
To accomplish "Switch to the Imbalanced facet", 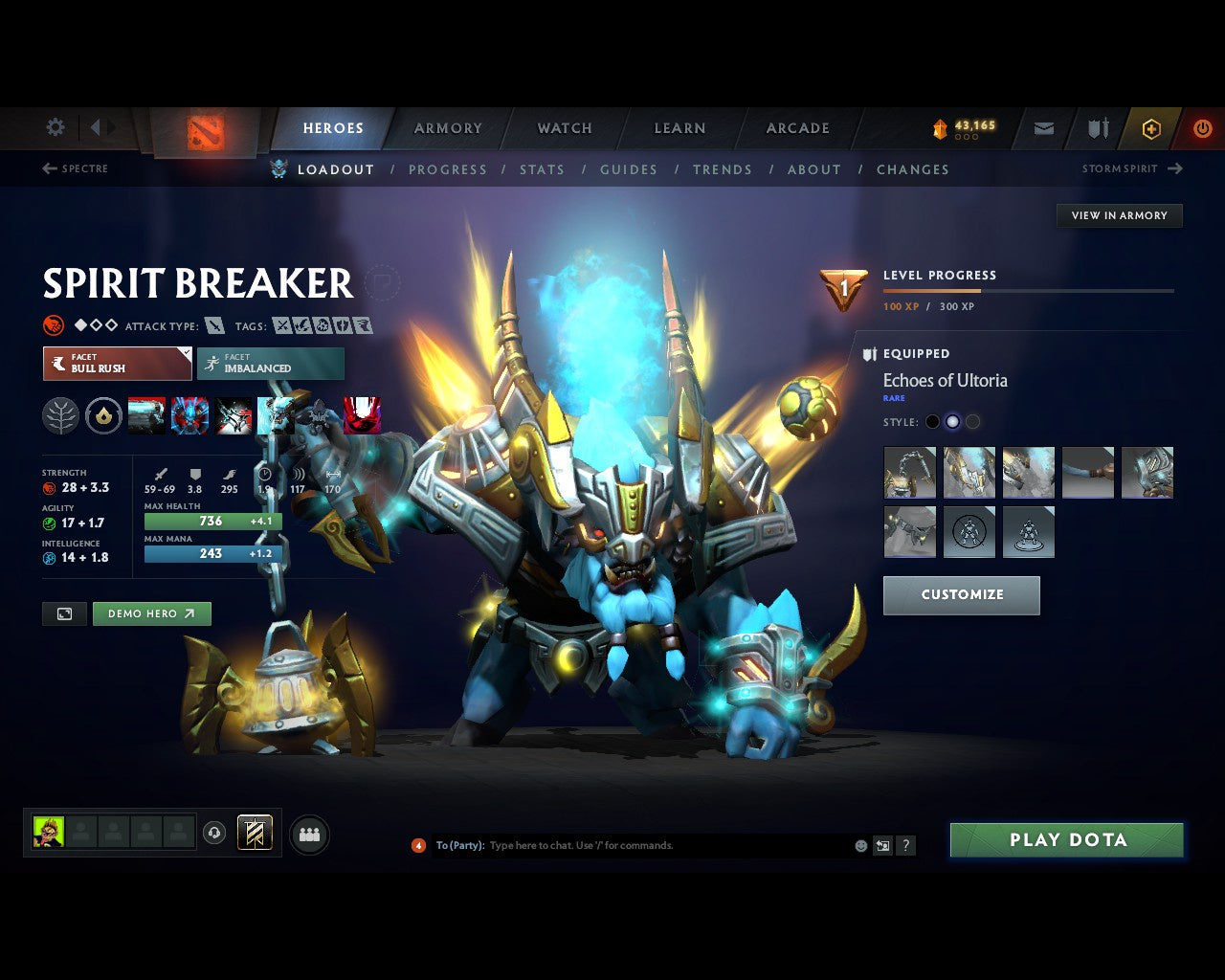I will (271, 364).
